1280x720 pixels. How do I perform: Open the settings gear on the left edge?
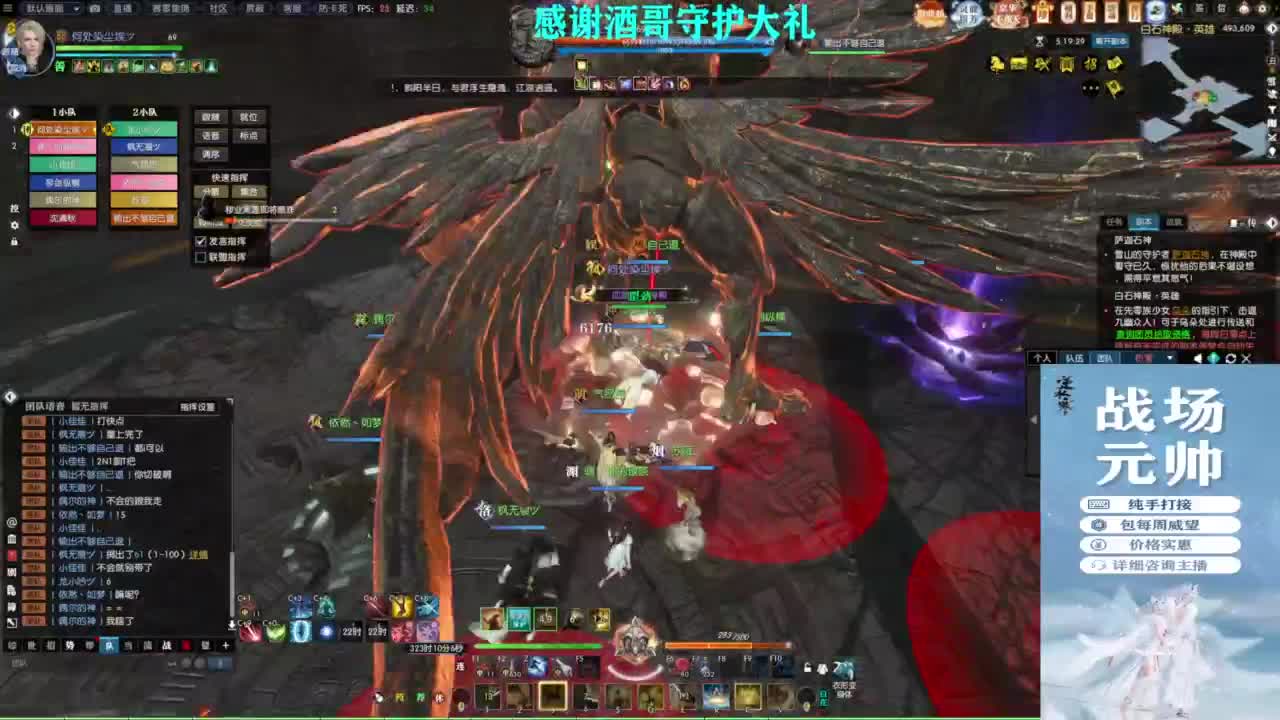pyautogui.click(x=14, y=226)
